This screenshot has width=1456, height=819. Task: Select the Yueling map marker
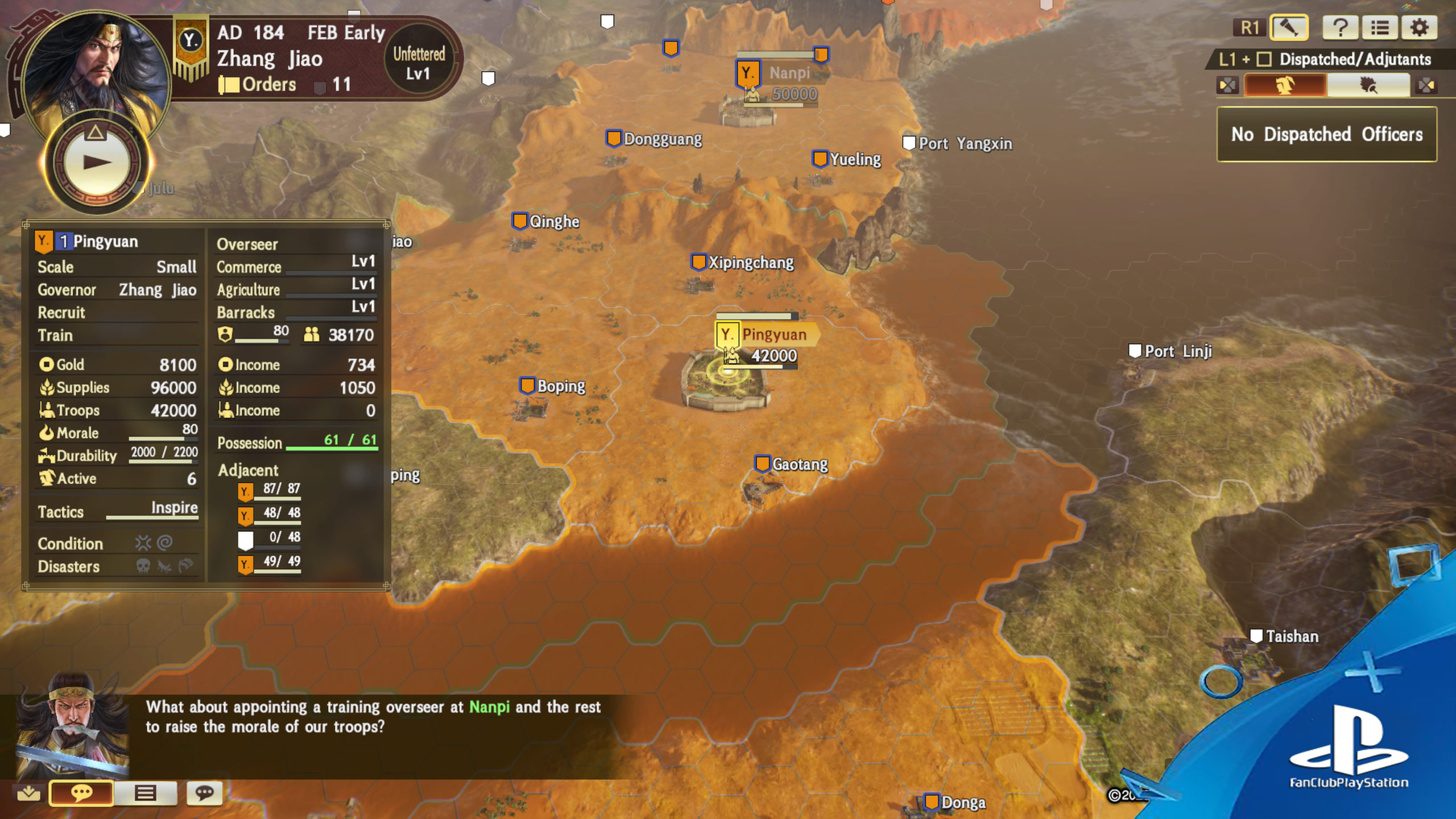(x=820, y=159)
